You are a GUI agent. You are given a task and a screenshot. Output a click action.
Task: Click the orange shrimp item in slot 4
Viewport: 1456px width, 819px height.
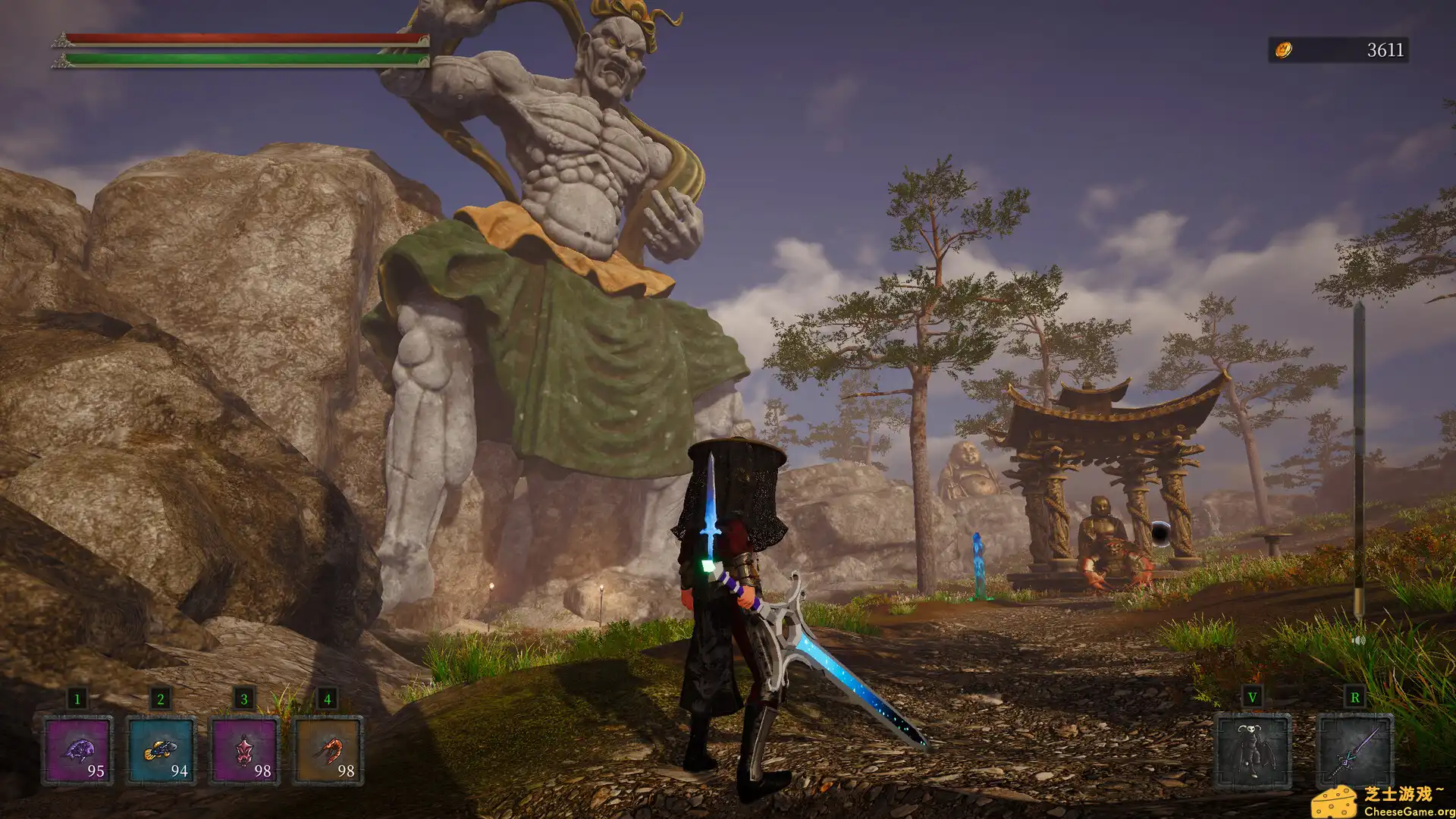tap(326, 751)
